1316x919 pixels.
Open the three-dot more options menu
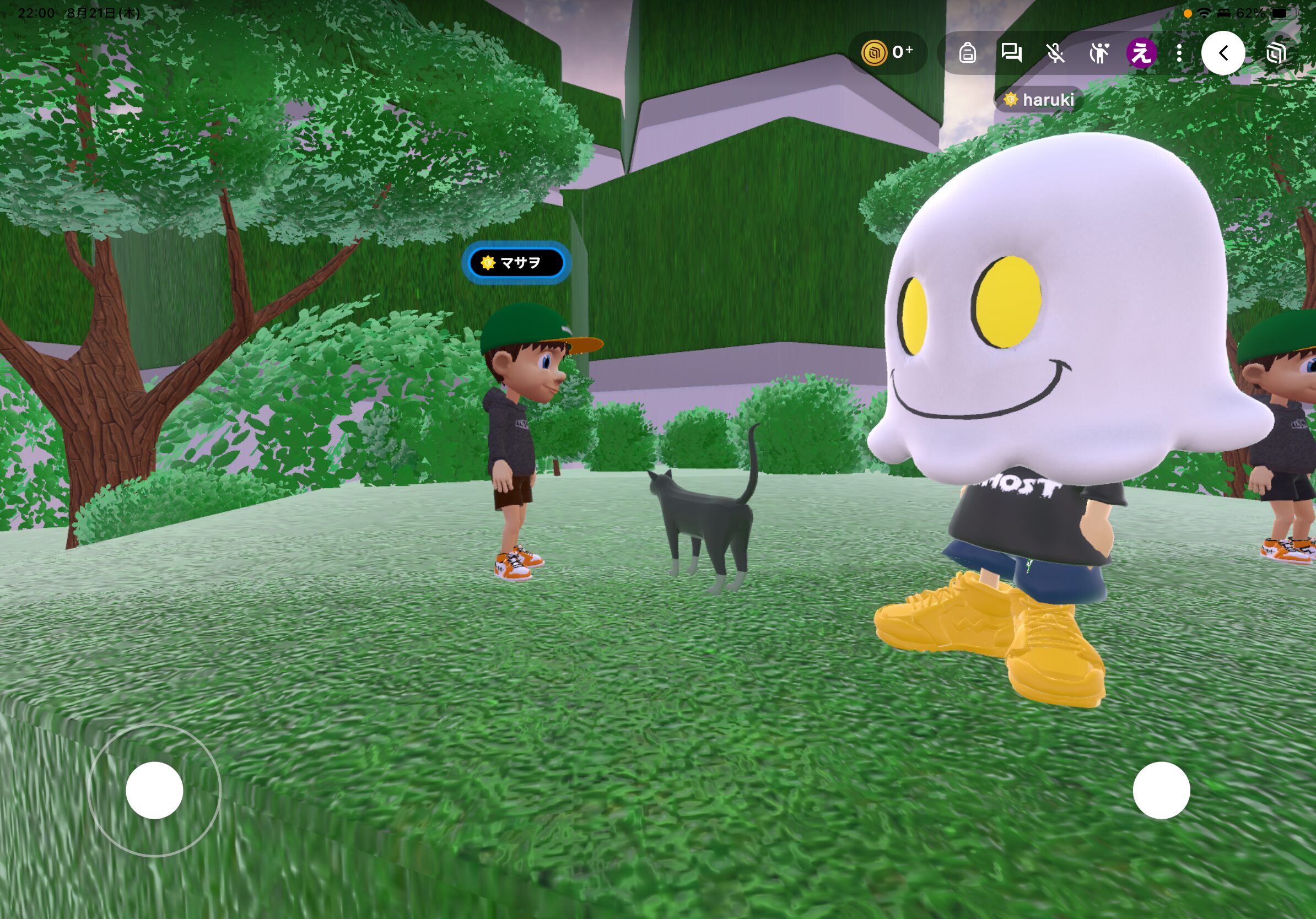[x=1179, y=53]
